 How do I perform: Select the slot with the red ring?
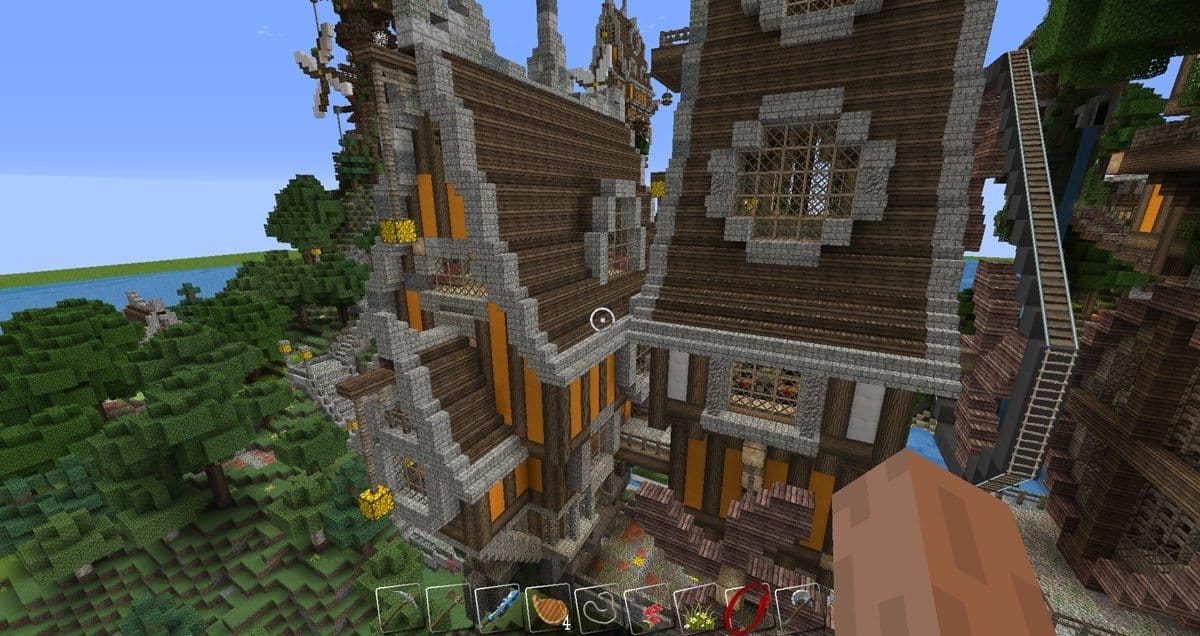746,608
